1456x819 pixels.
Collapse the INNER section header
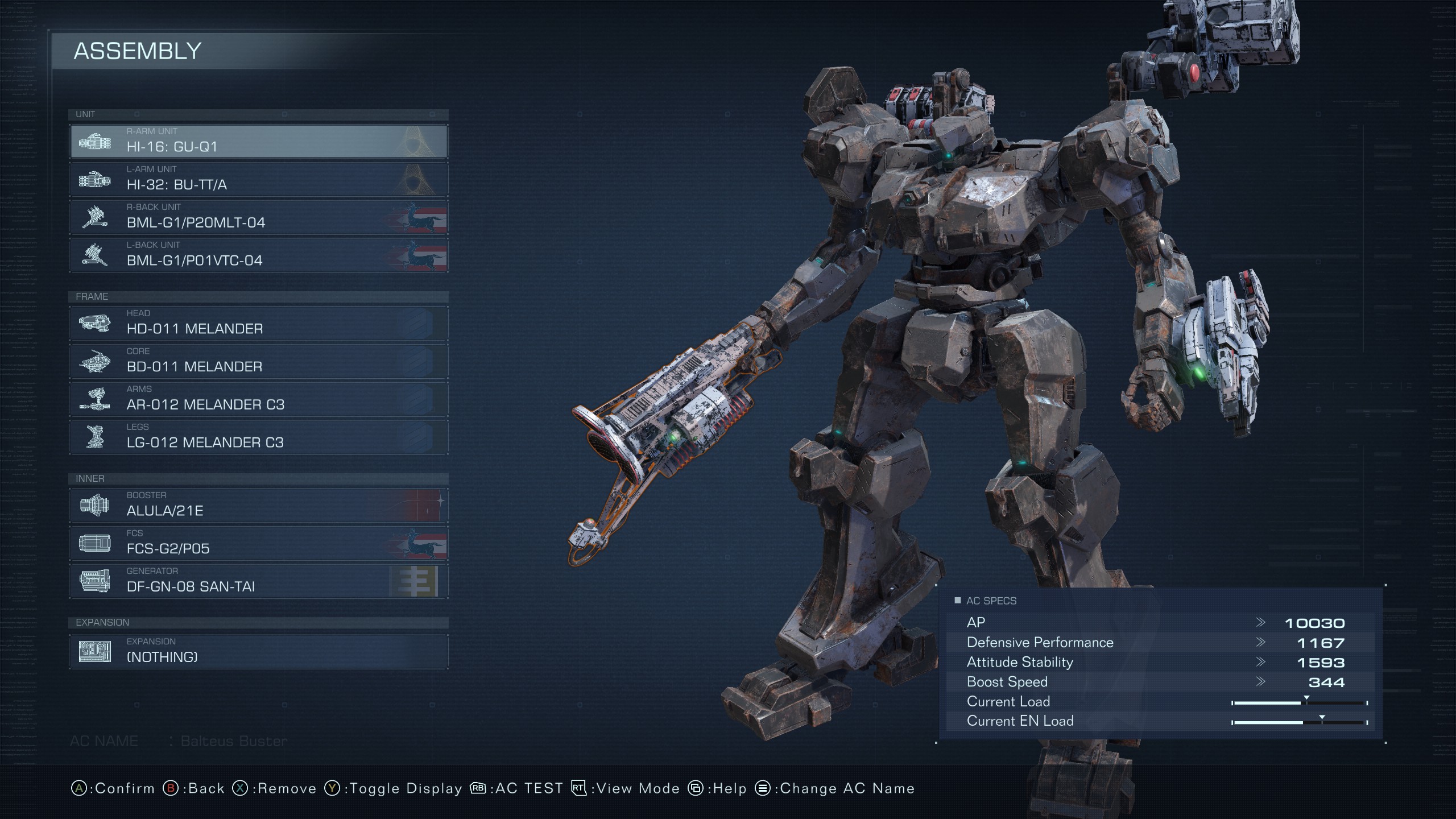coord(90,478)
